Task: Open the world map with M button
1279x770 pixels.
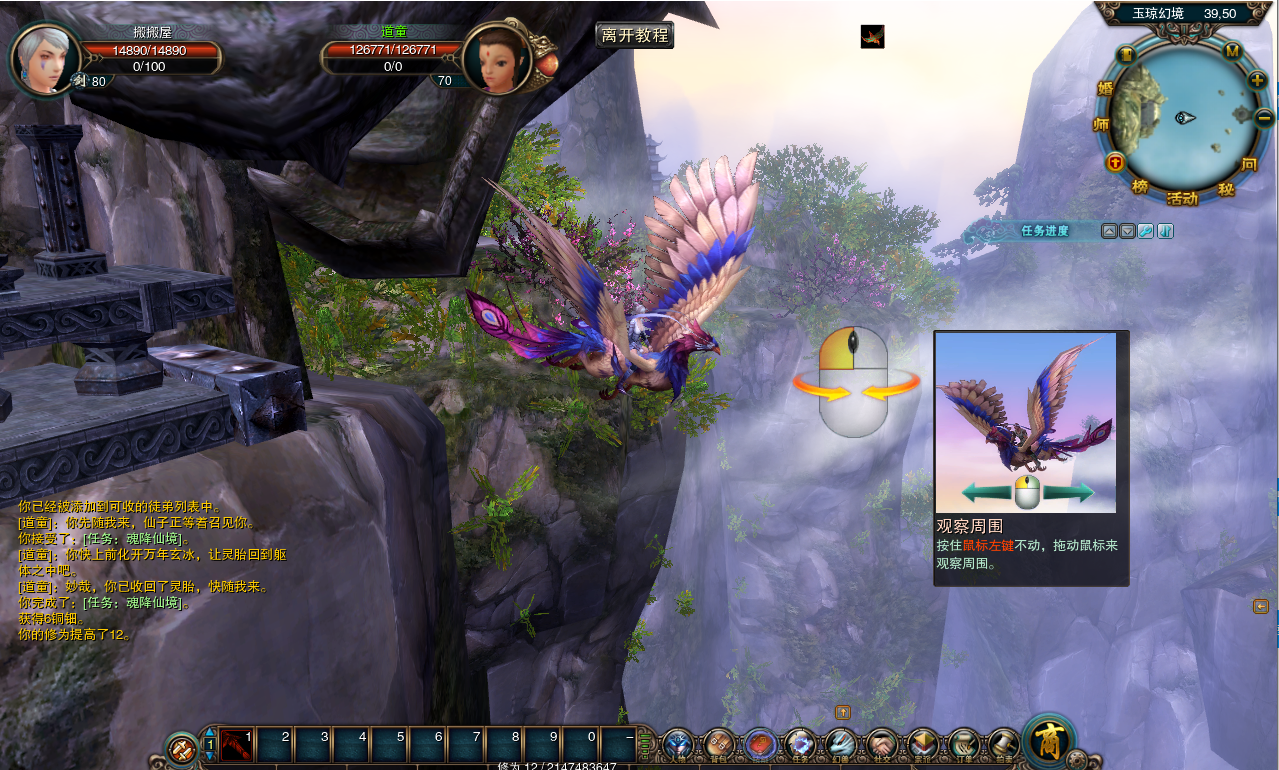Action: coord(1232,50)
